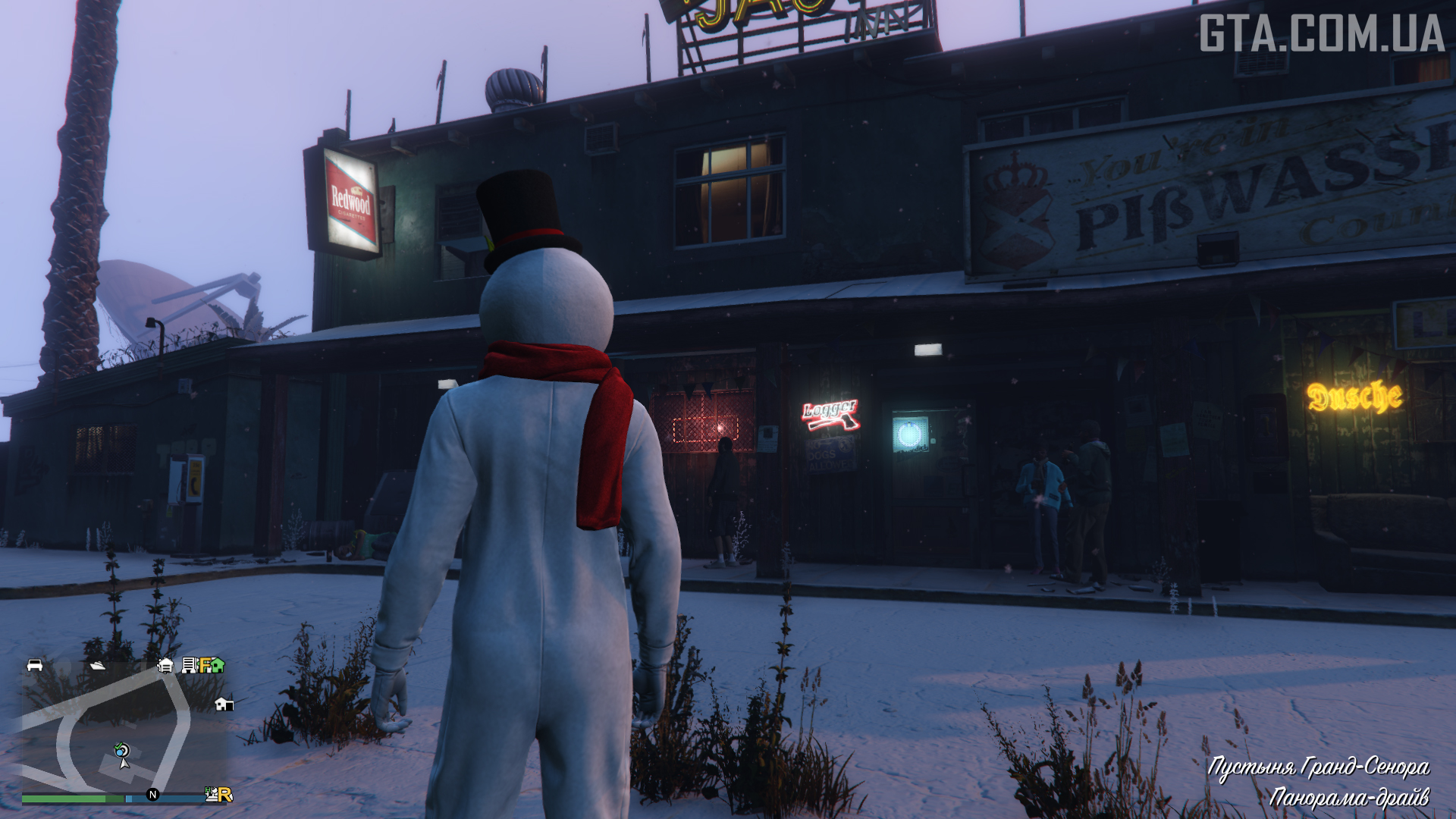Click the north N compass marker
The image size is (1456, 819).
(x=152, y=795)
